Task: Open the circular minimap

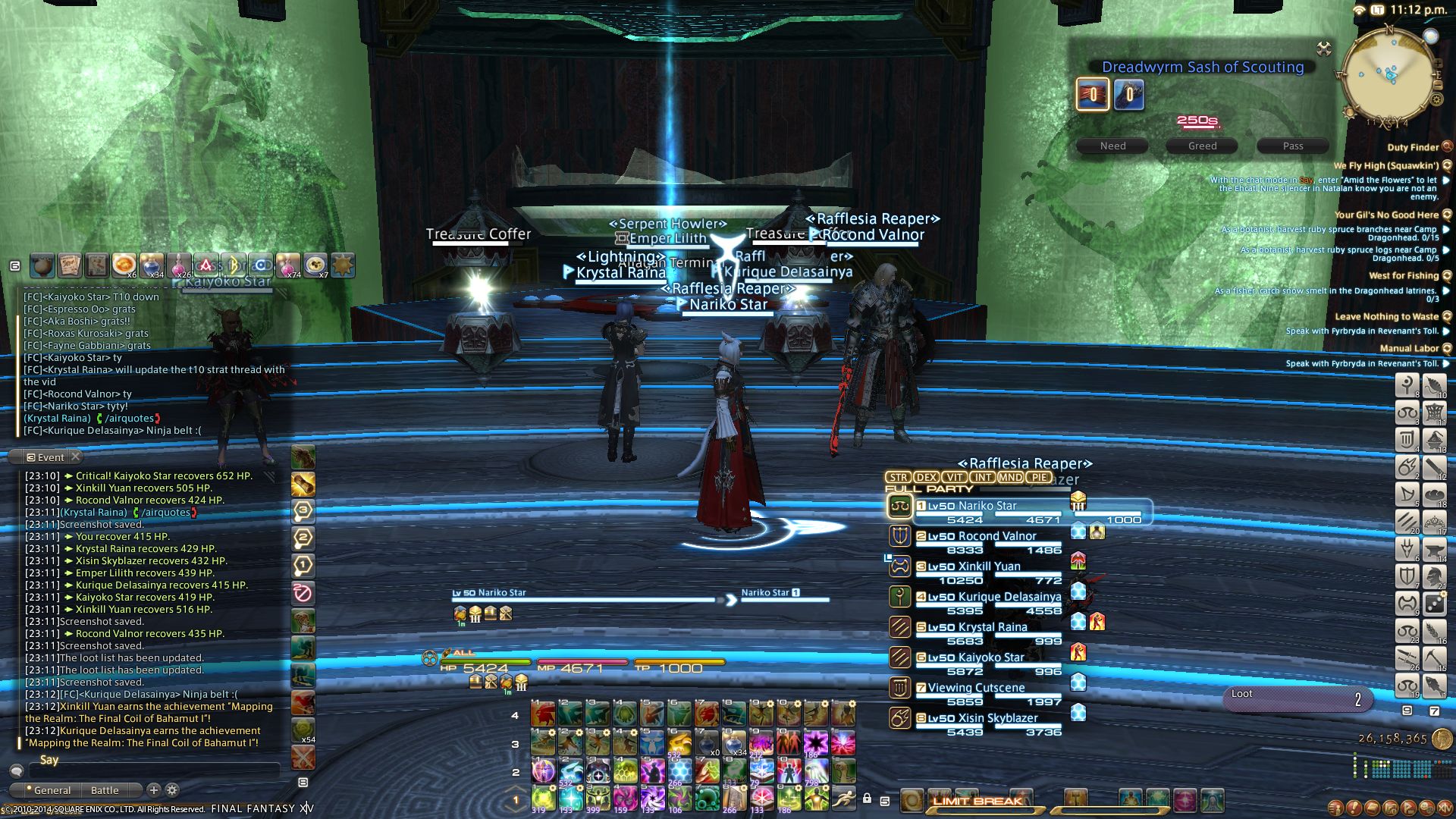Action: (1389, 76)
